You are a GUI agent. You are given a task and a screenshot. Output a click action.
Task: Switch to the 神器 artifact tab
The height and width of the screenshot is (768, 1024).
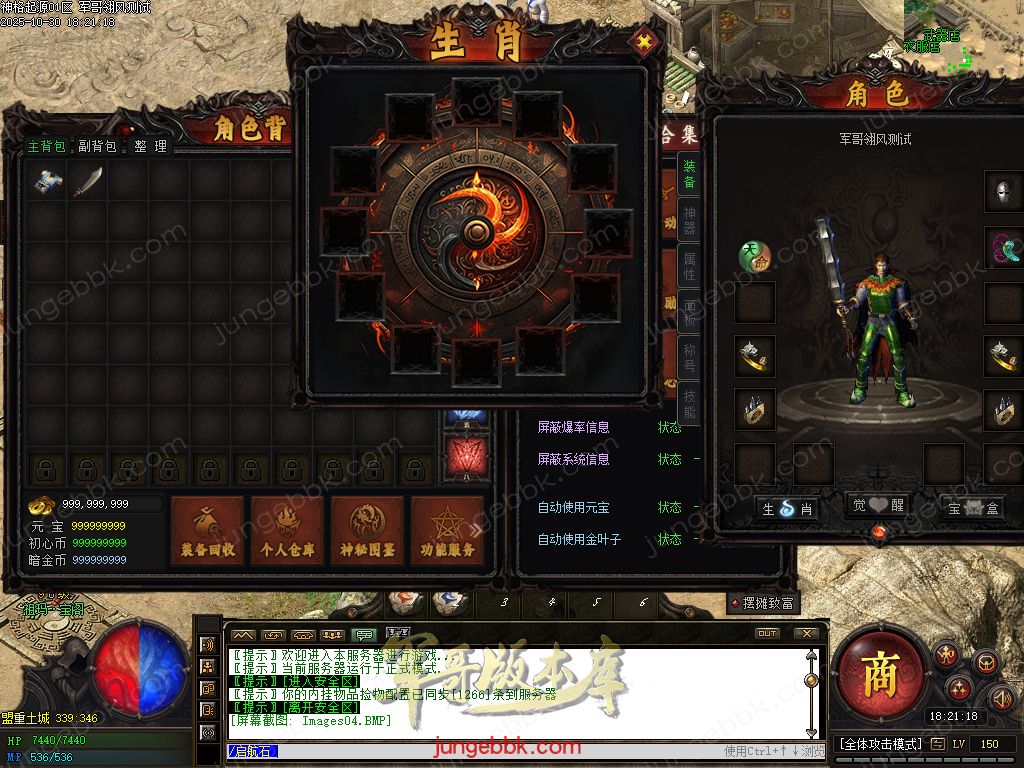689,222
